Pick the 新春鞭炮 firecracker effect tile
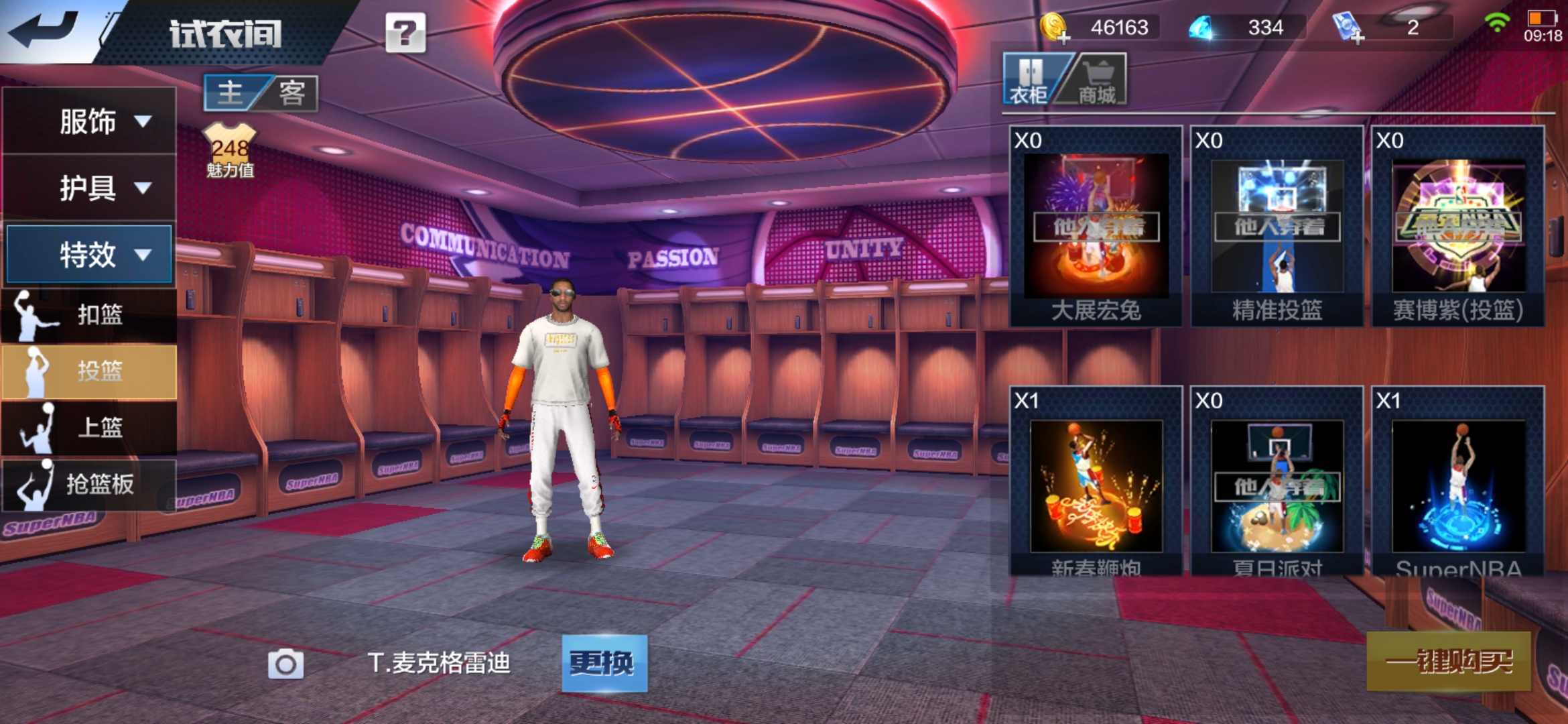Viewport: 1568px width, 724px height. [1096, 483]
